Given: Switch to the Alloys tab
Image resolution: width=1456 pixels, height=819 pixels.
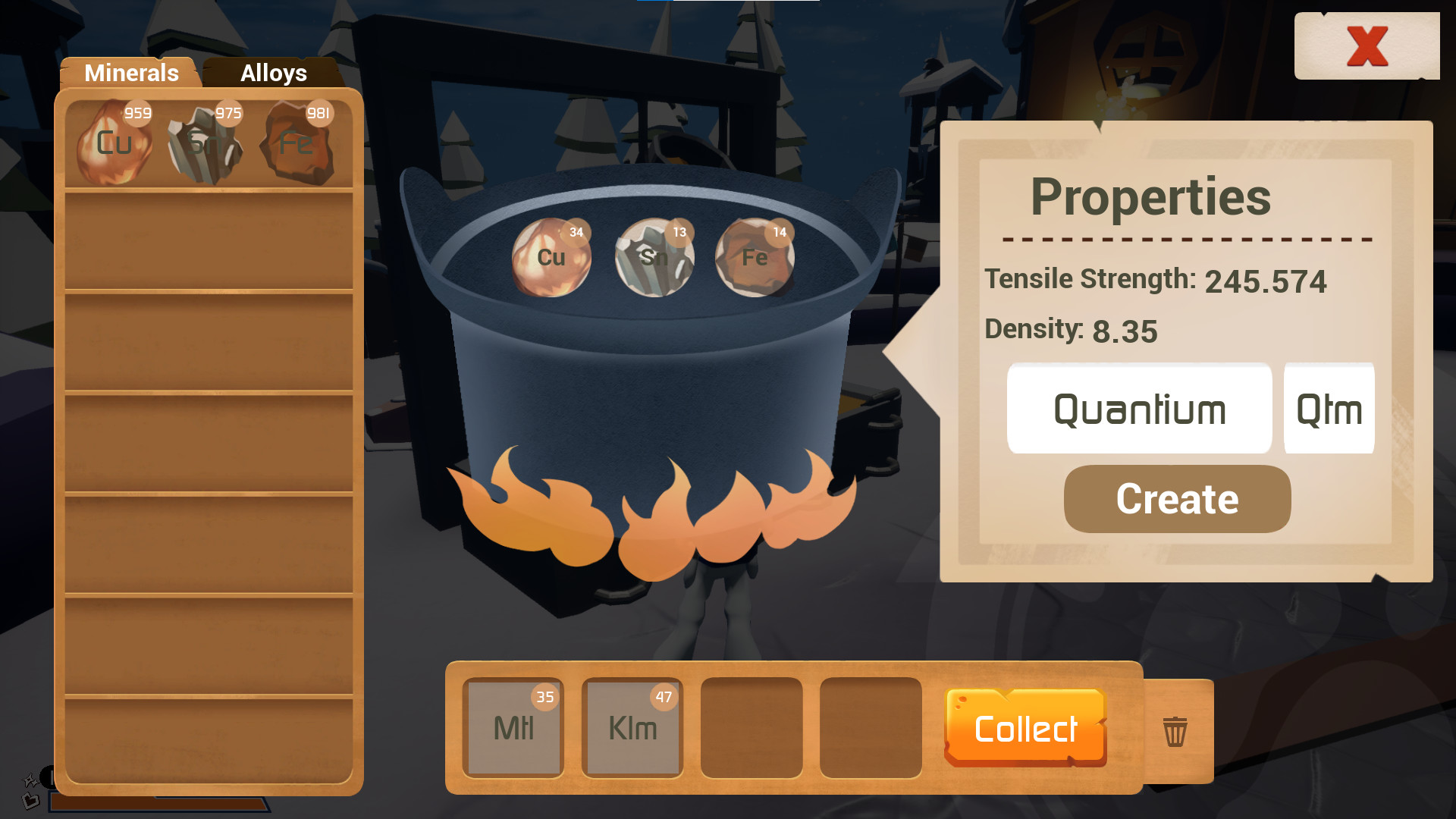Looking at the screenshot, I should 273,73.
